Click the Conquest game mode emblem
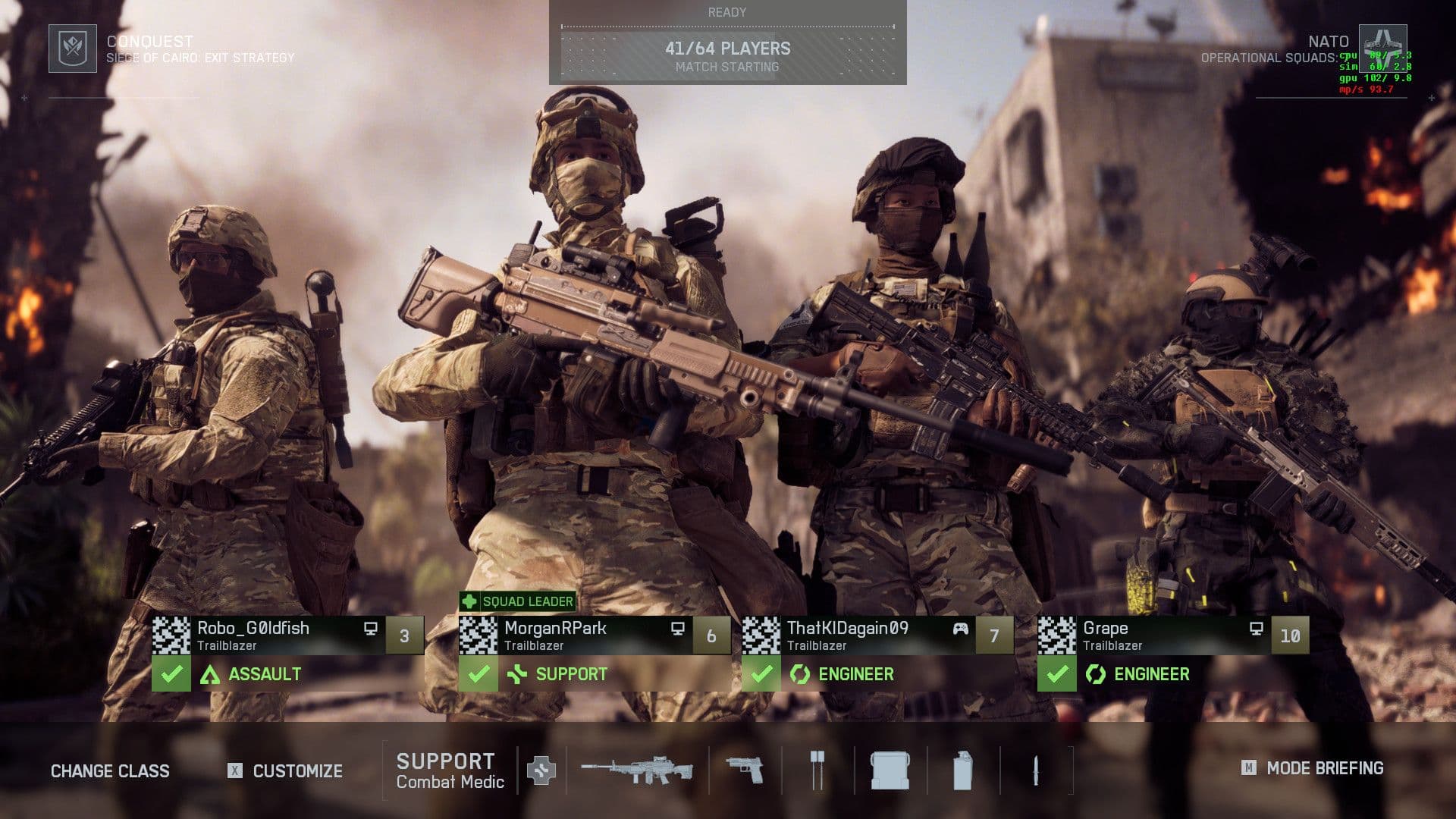This screenshot has width=1456, height=819. coord(73,49)
